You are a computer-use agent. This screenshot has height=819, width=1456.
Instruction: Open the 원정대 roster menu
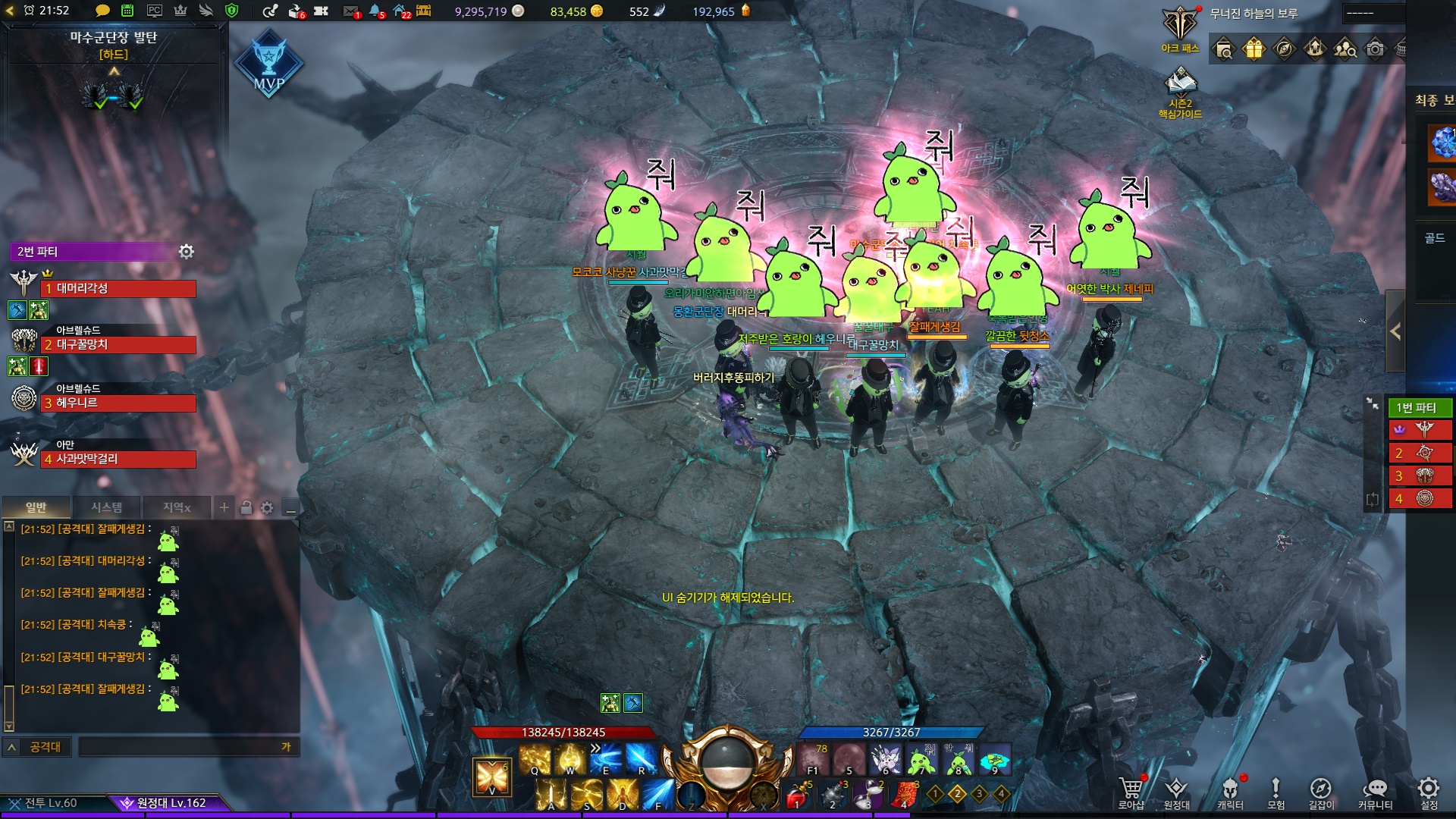(x=1176, y=791)
